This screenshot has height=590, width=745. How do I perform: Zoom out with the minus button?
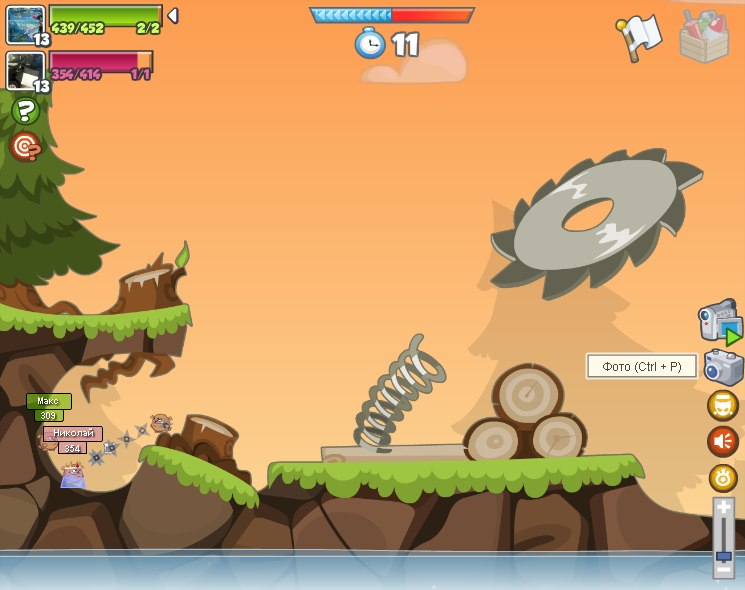click(x=723, y=571)
